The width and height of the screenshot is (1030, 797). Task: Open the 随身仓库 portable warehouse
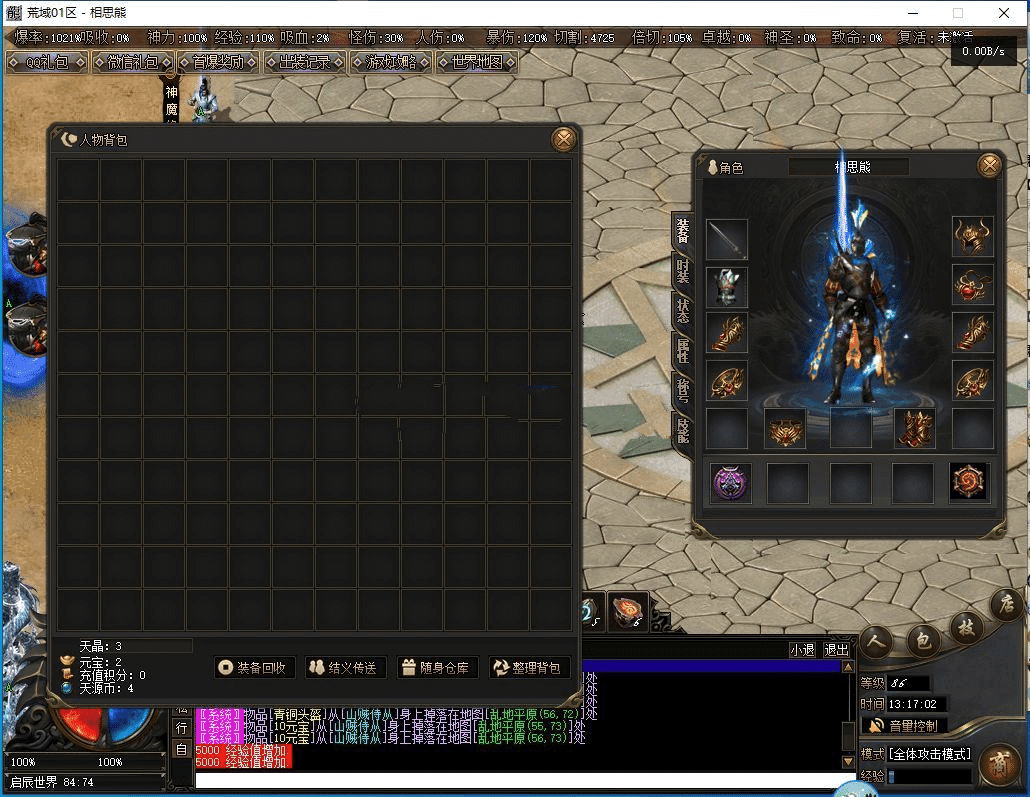pos(438,667)
